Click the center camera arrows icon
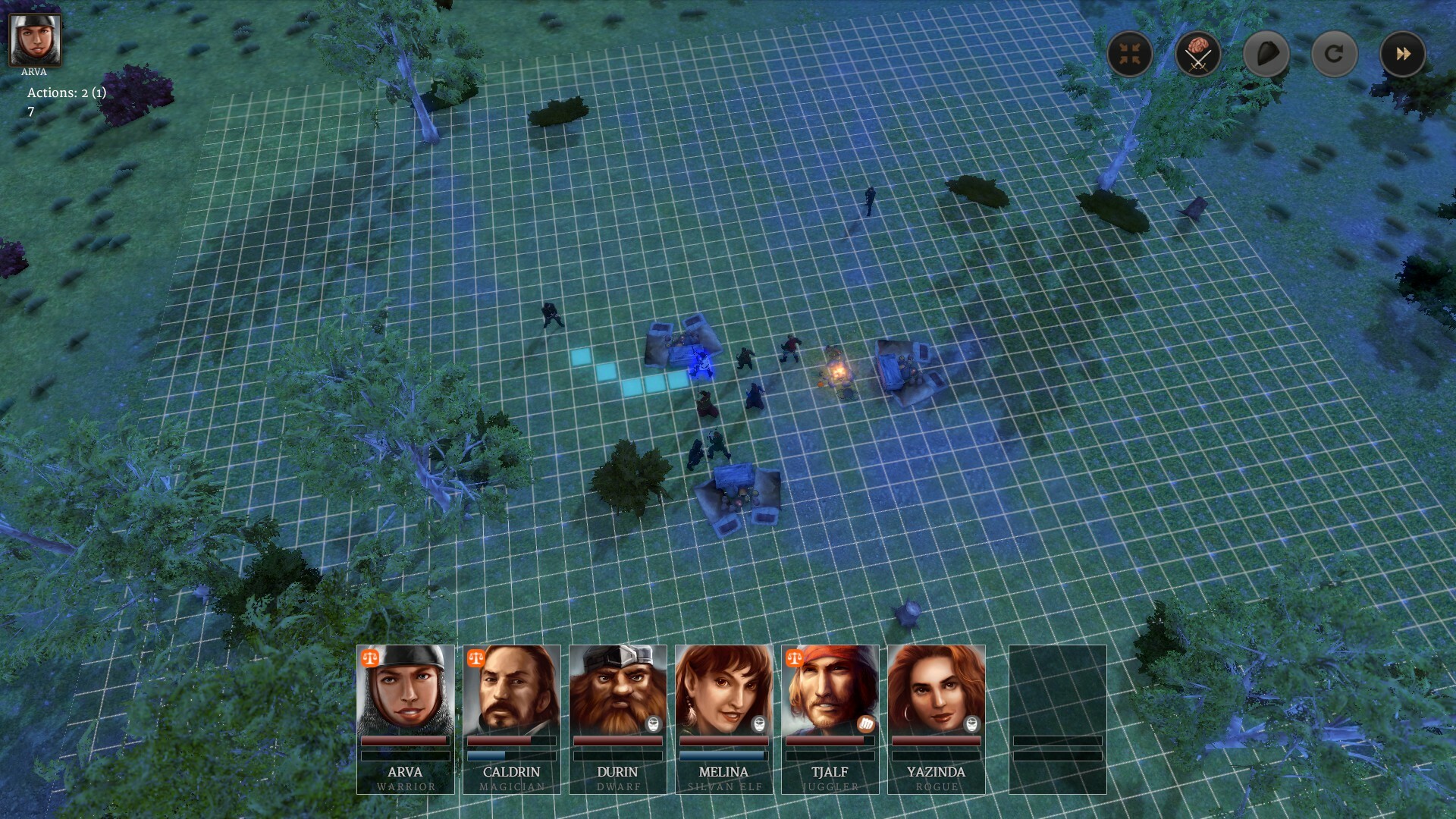The image size is (1456, 819). coord(1129,55)
